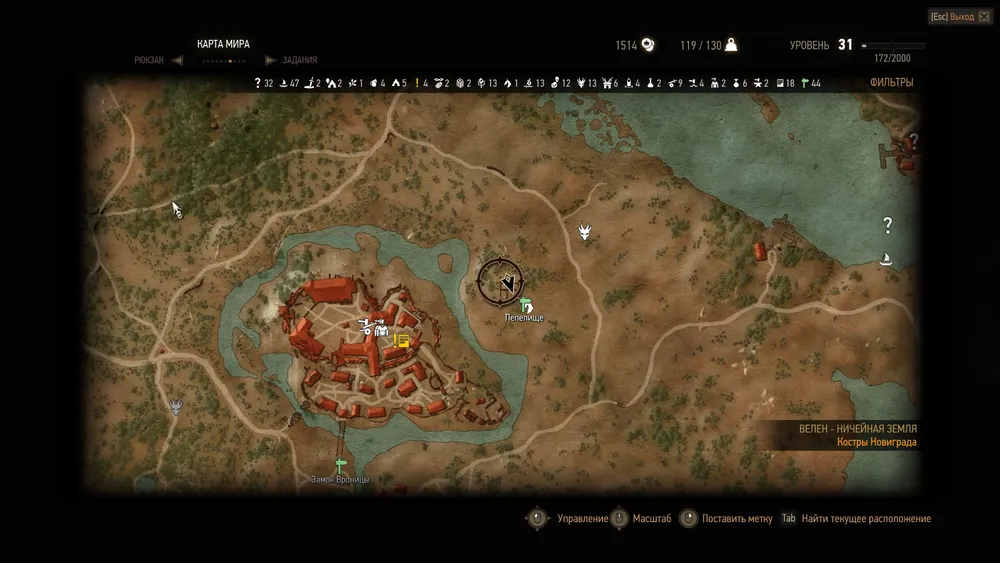Click the undiscovered question mark location marker

886,225
